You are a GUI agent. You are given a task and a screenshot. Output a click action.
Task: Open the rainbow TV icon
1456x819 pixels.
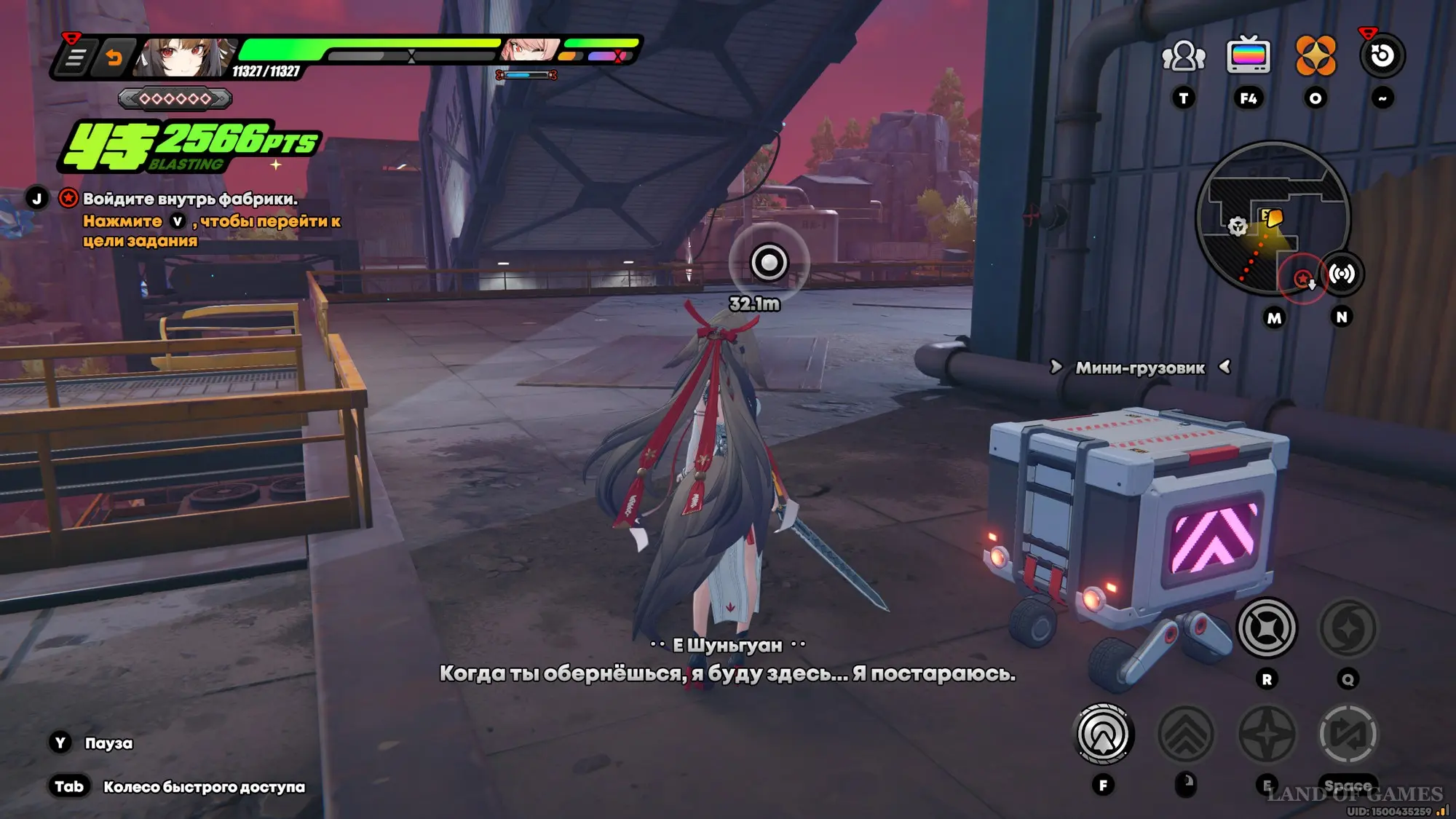[1249, 55]
